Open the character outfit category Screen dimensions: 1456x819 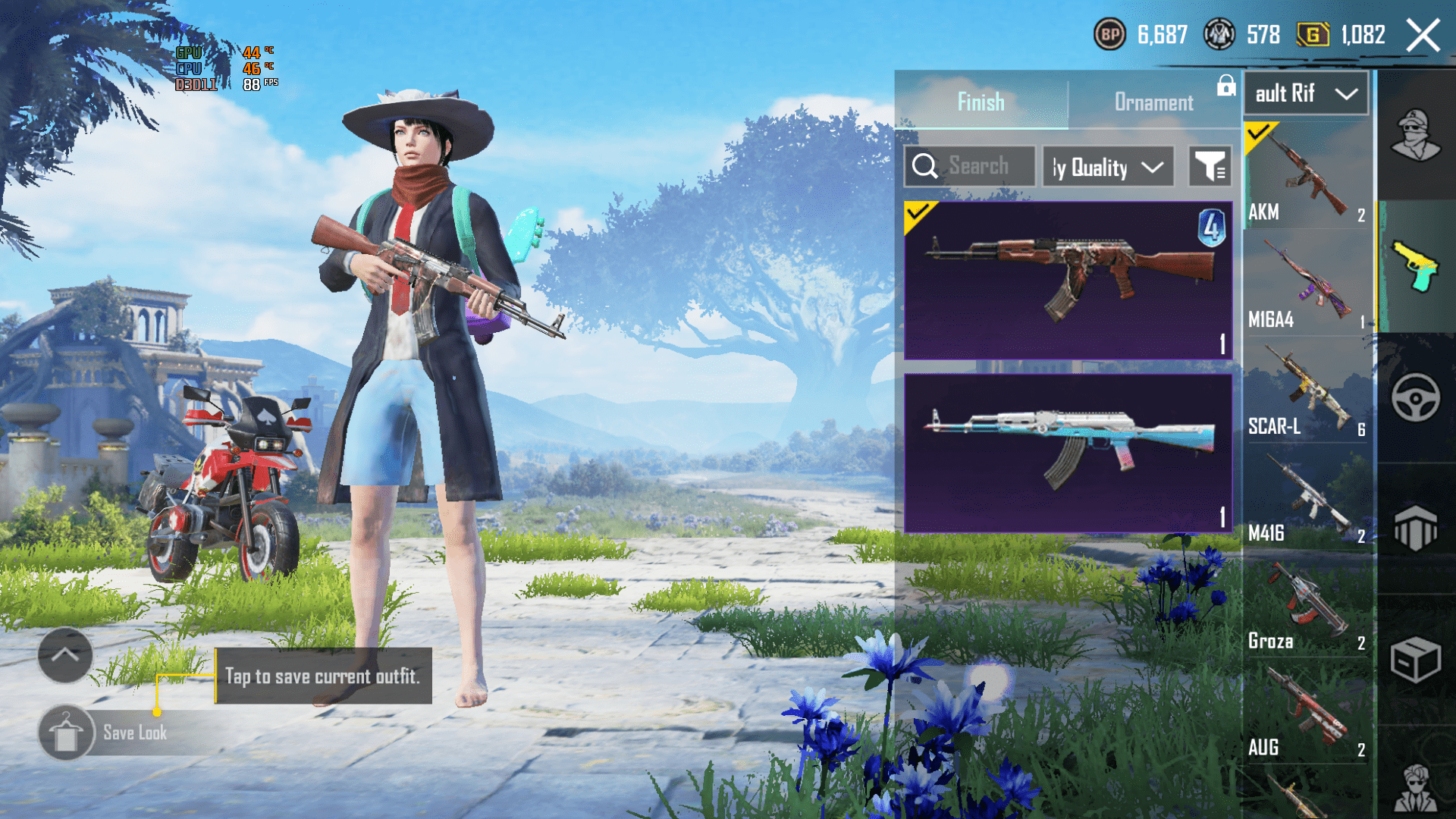click(x=1416, y=135)
